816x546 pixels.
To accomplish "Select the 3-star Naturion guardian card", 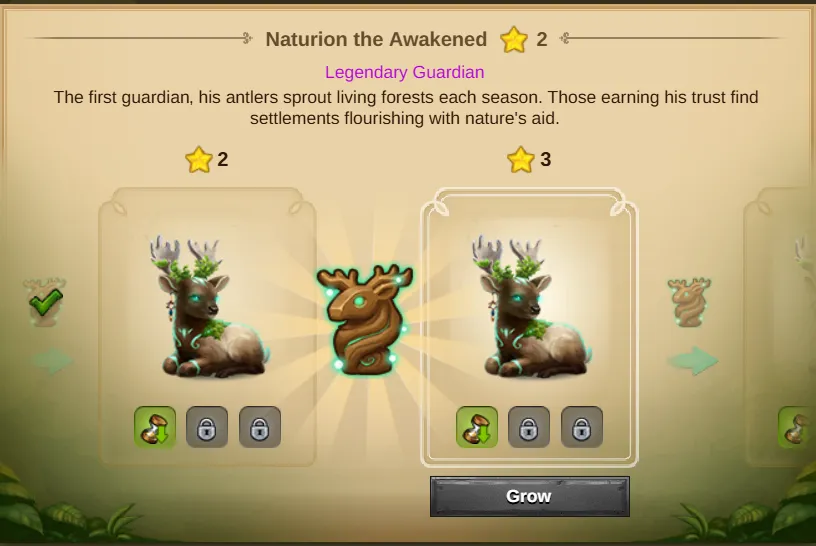I will tap(529, 310).
